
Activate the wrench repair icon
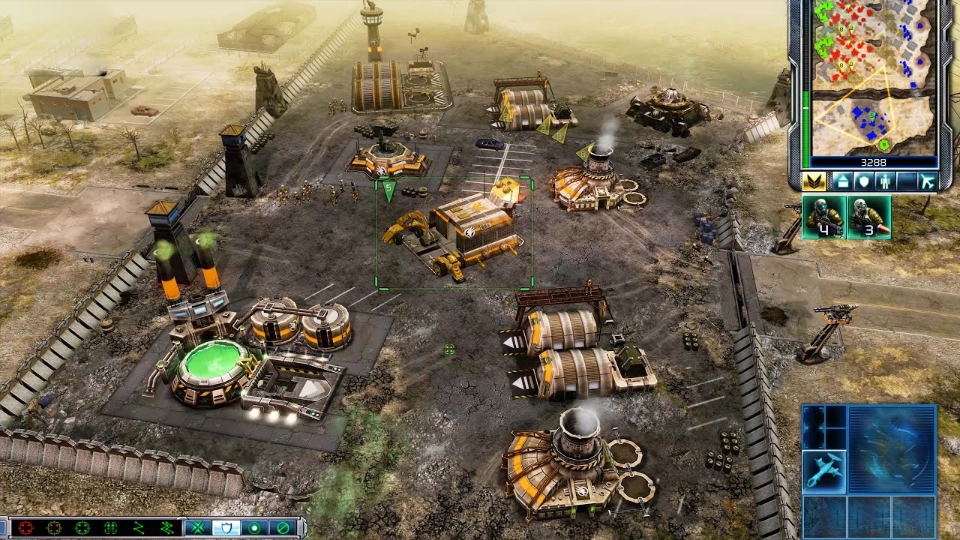point(825,469)
